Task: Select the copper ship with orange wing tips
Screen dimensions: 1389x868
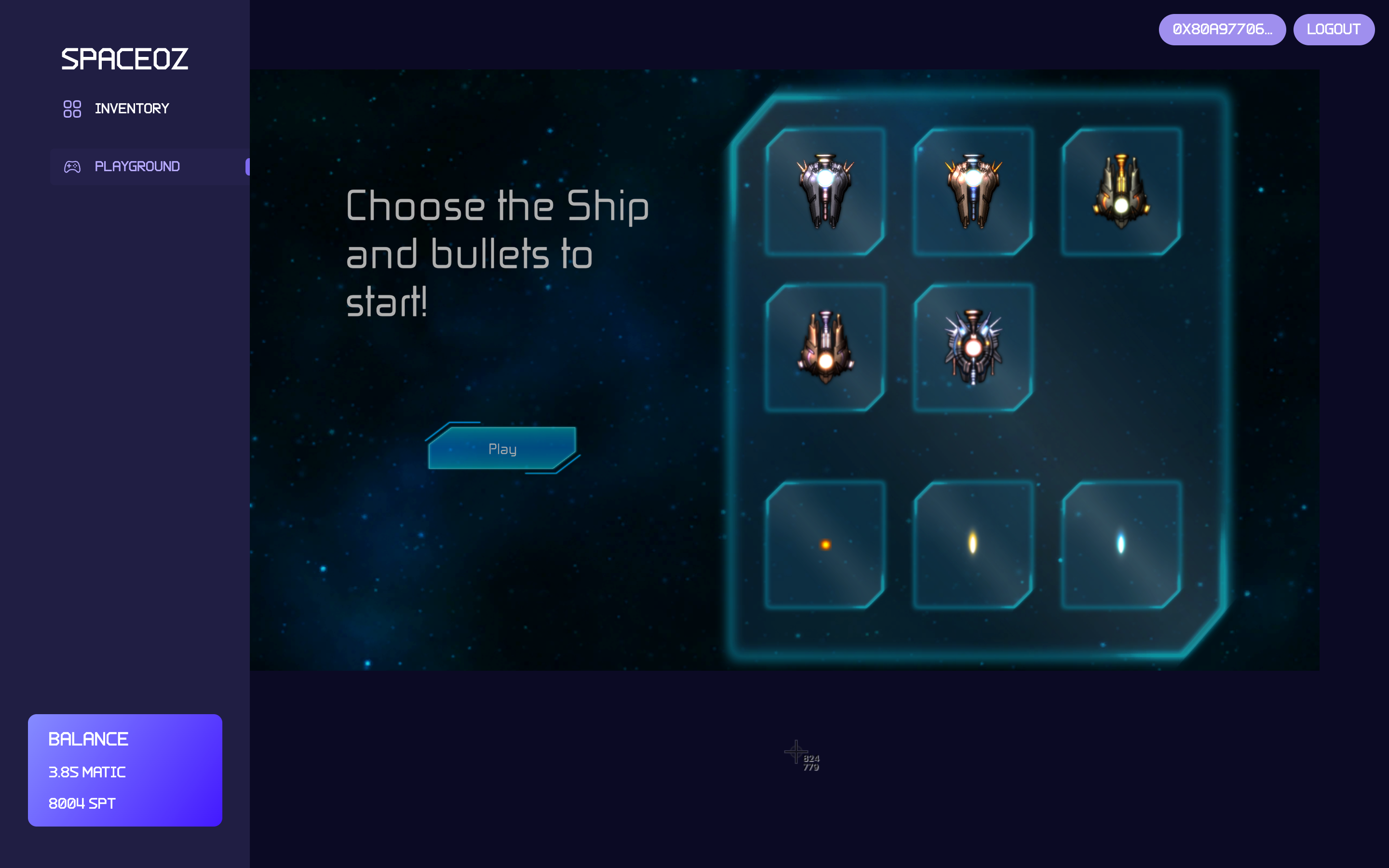Action: pyautogui.click(x=973, y=192)
